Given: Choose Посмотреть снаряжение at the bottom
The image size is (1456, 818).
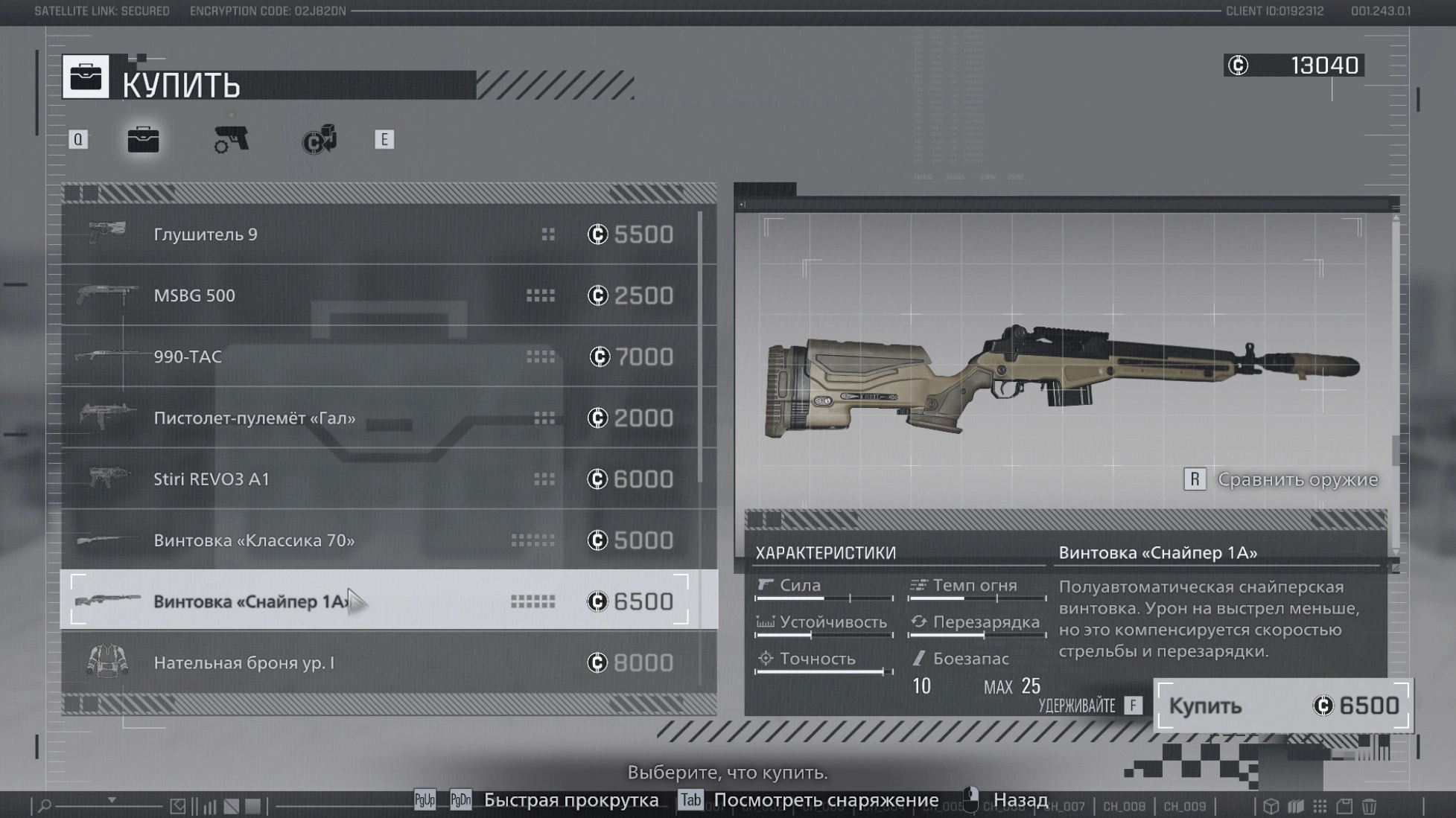Looking at the screenshot, I should tap(825, 800).
